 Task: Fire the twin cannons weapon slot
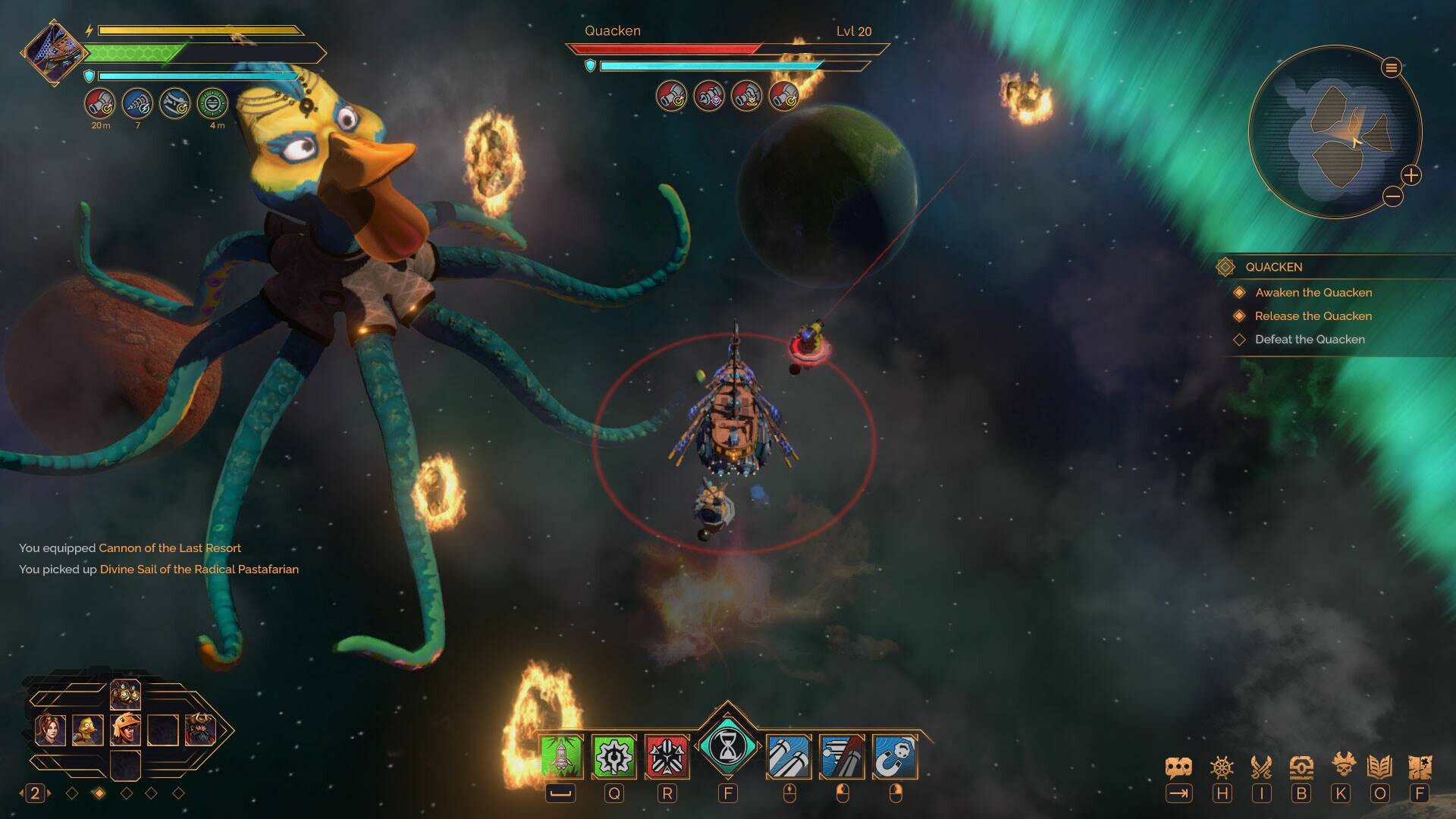pos(789,756)
